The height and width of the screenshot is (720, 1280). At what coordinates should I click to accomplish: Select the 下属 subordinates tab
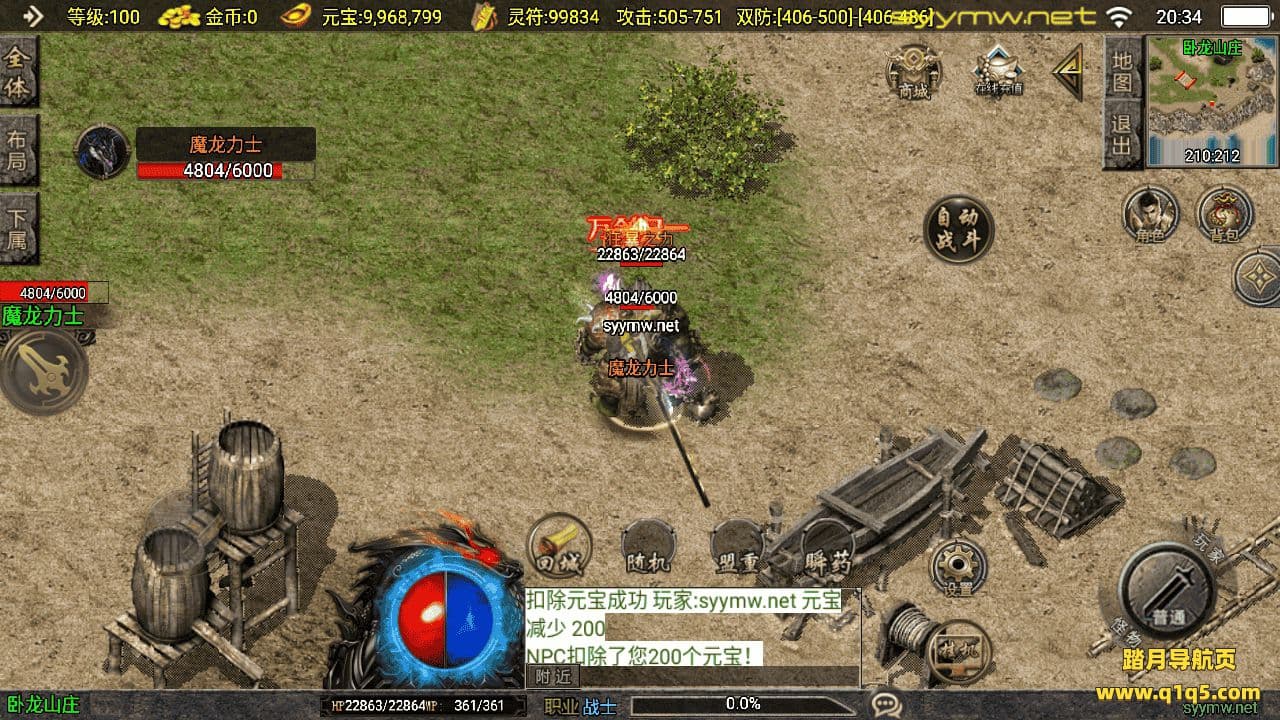(x=17, y=228)
